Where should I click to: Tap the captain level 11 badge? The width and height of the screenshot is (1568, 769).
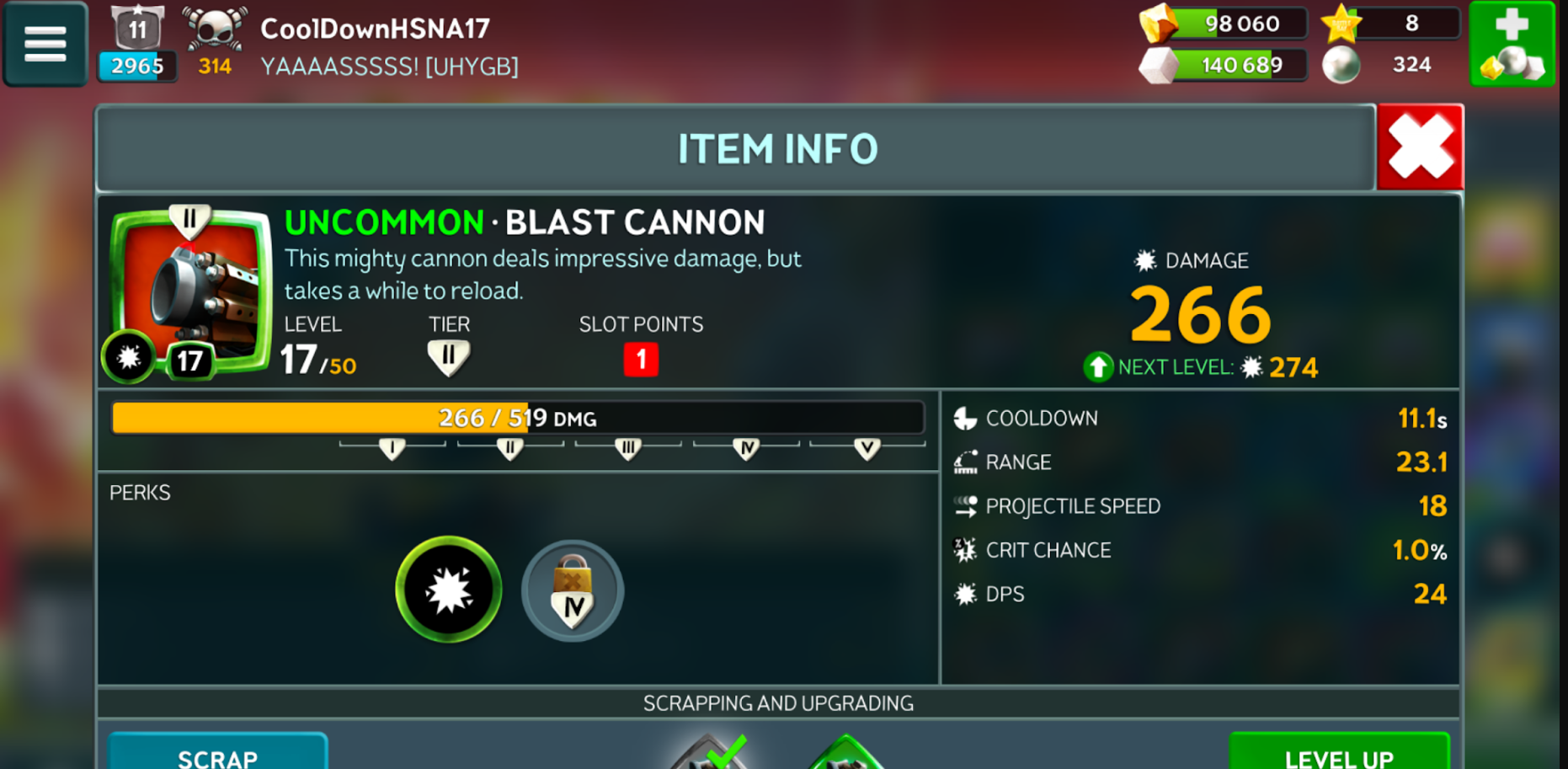[137, 29]
